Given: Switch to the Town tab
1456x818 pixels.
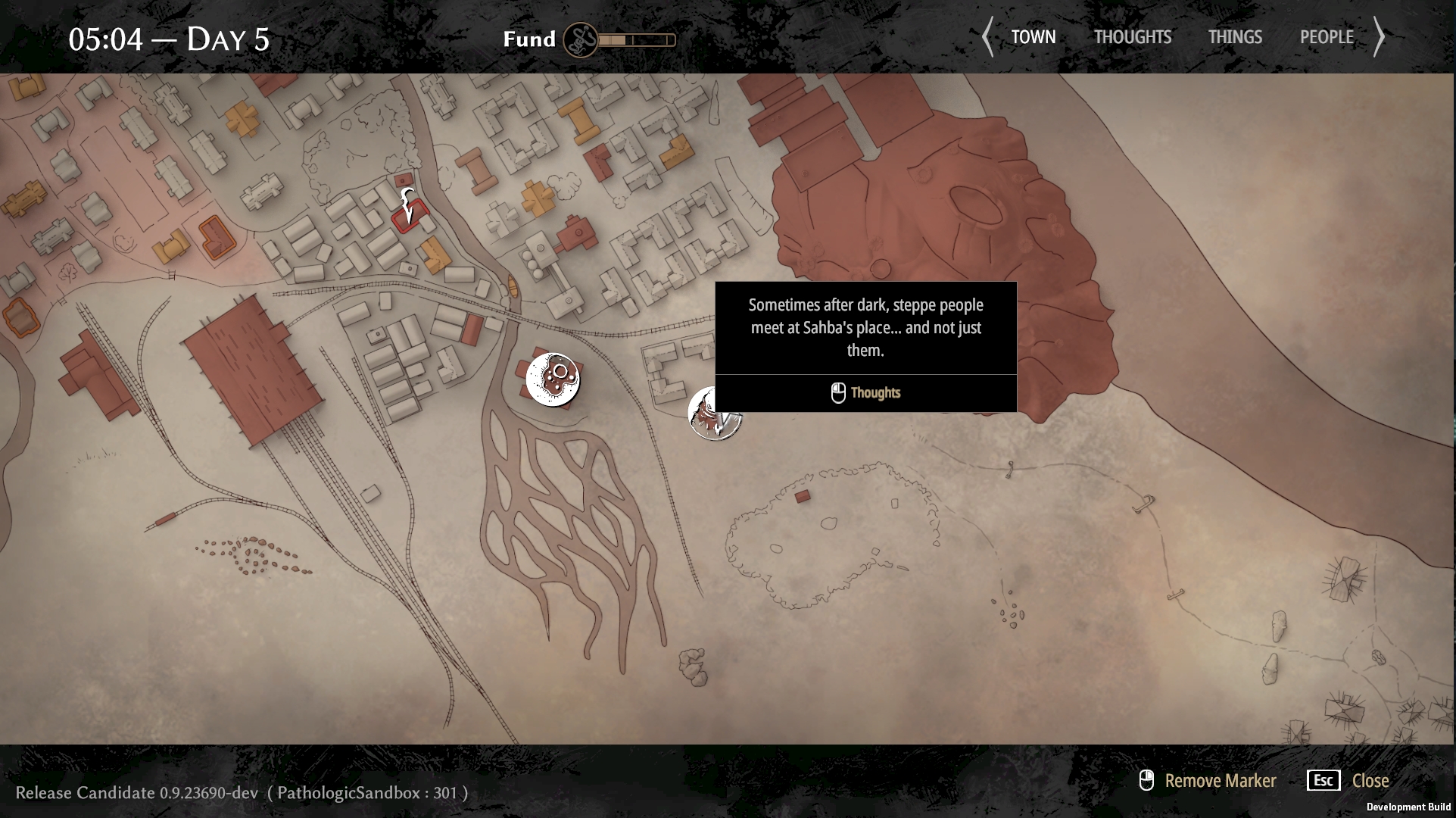Looking at the screenshot, I should [1033, 37].
